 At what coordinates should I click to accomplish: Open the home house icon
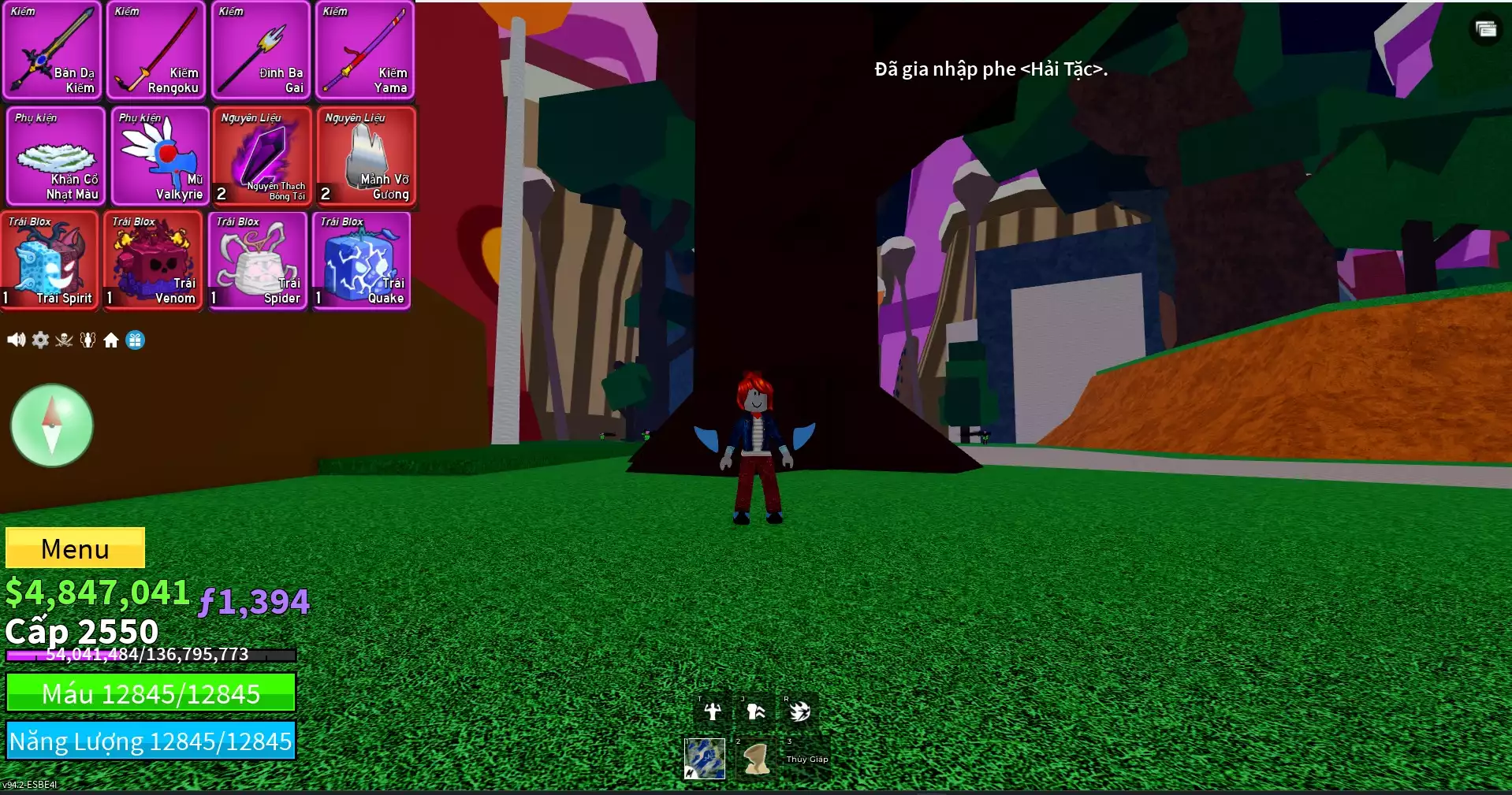pos(111,340)
